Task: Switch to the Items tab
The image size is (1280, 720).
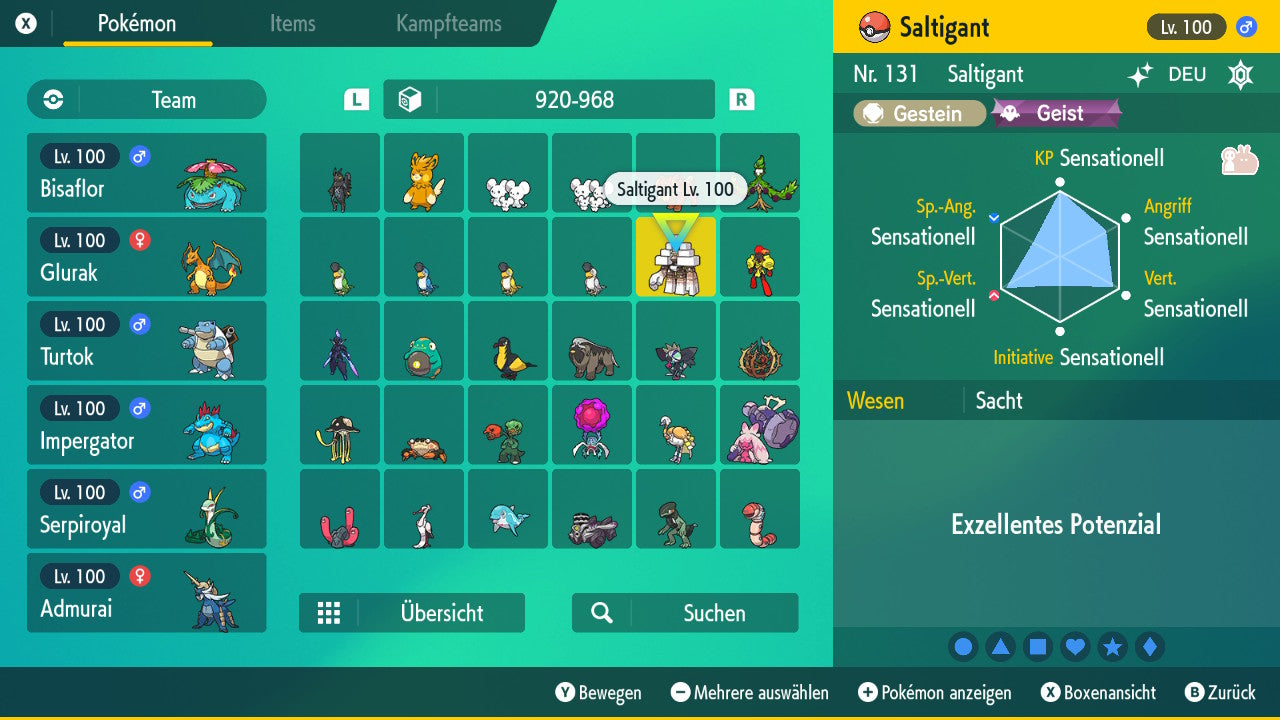Action: pos(292,24)
